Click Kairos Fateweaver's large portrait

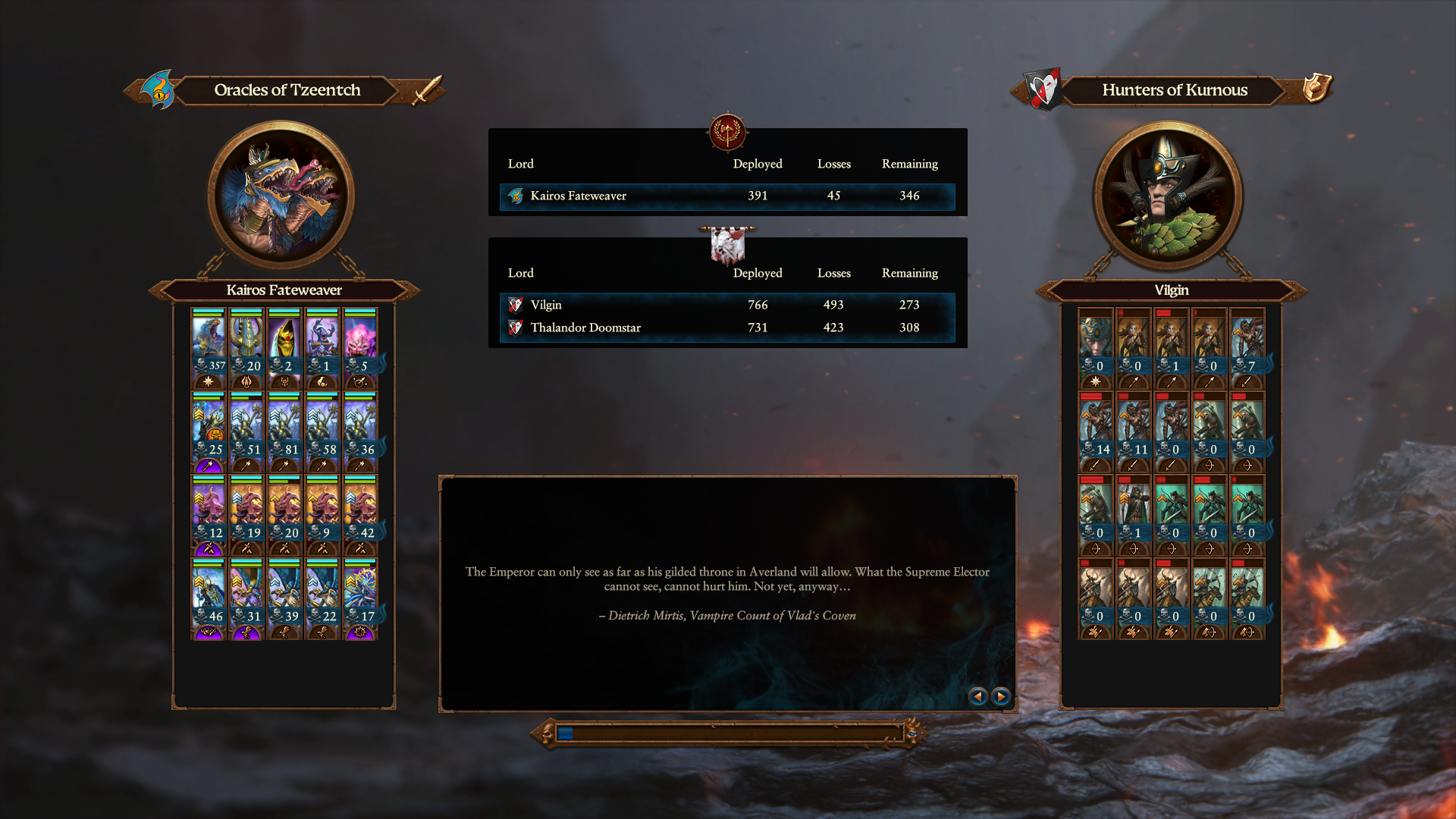pos(281,195)
